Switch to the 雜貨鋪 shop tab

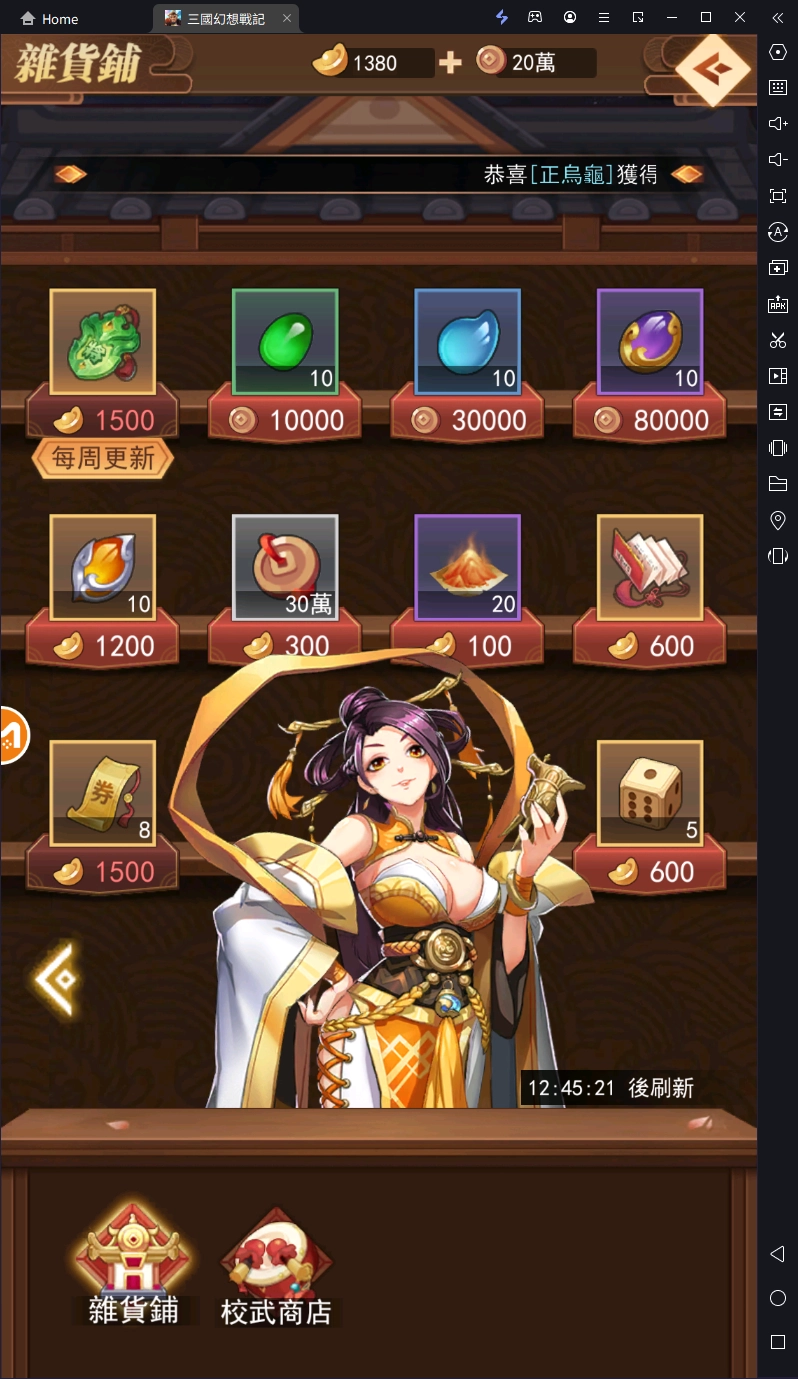pyautogui.click(x=133, y=1265)
